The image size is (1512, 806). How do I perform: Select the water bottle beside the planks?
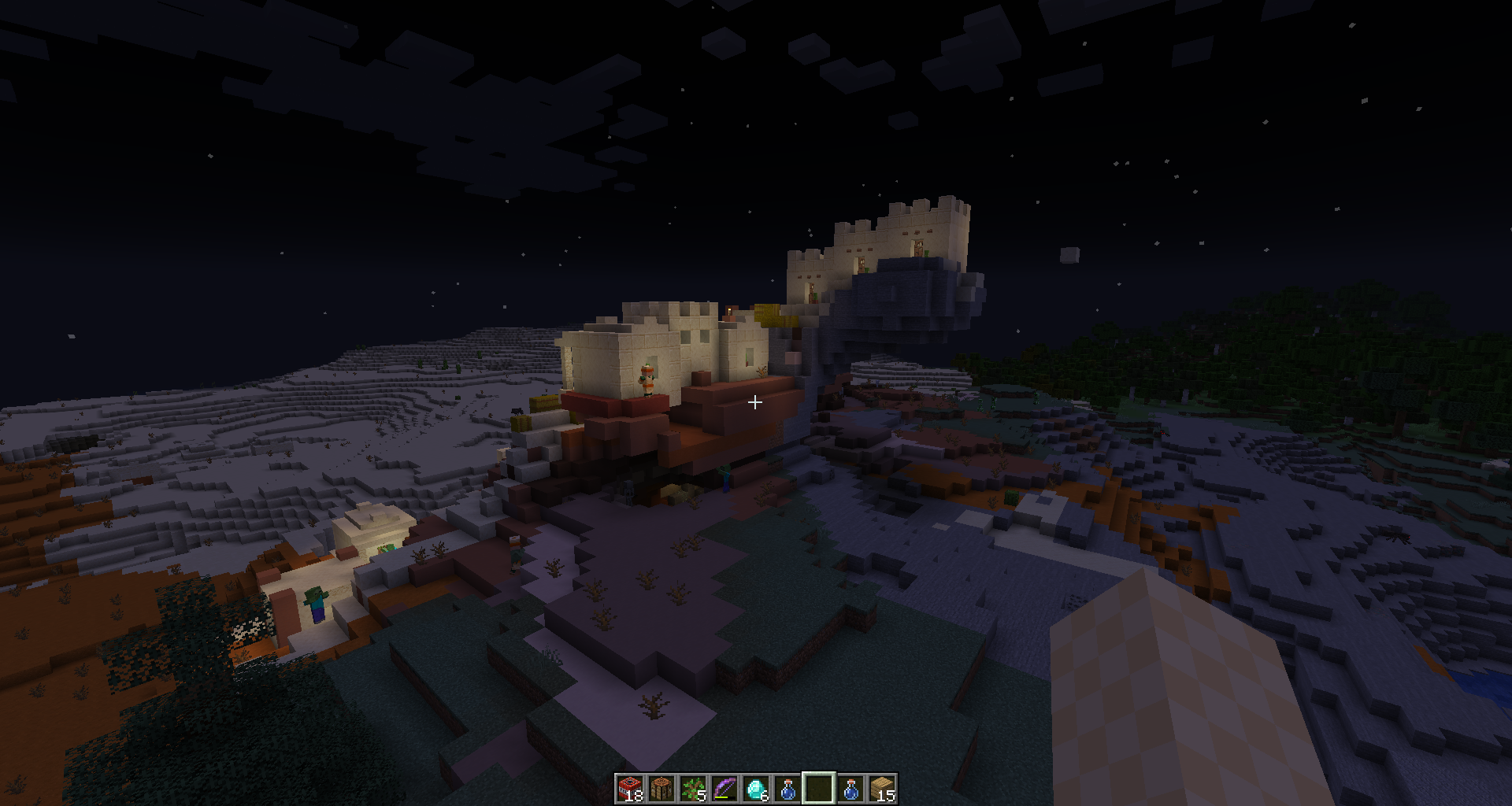(x=850, y=788)
